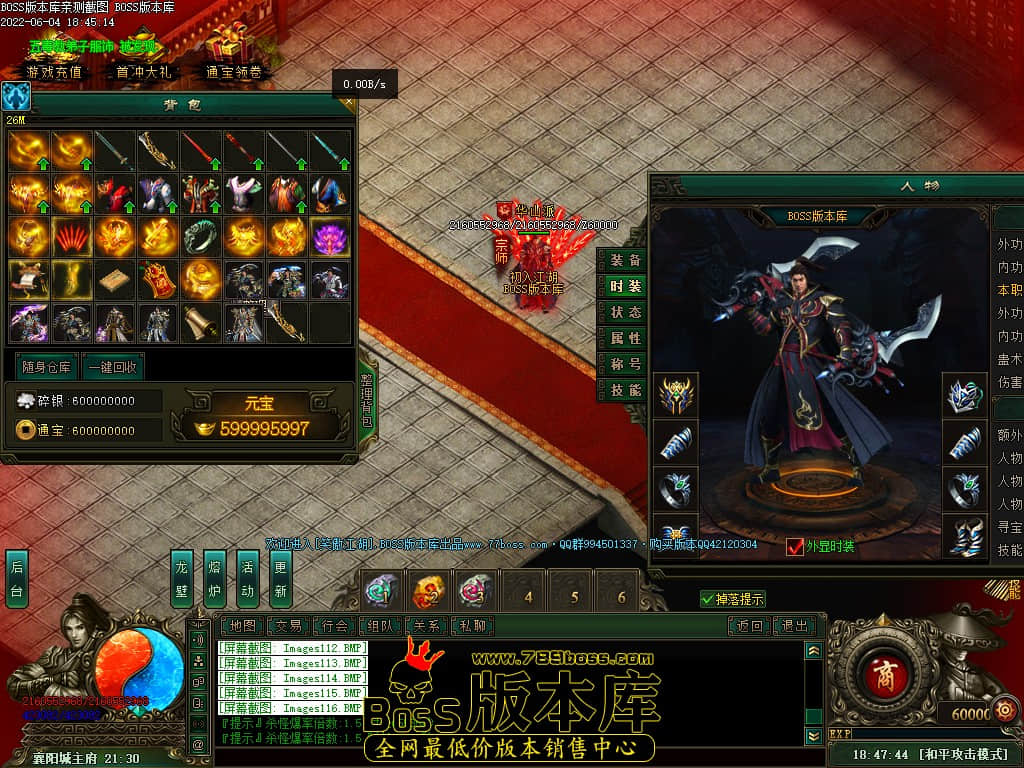Open the 随身仓库 portable warehouse

click(x=46, y=367)
